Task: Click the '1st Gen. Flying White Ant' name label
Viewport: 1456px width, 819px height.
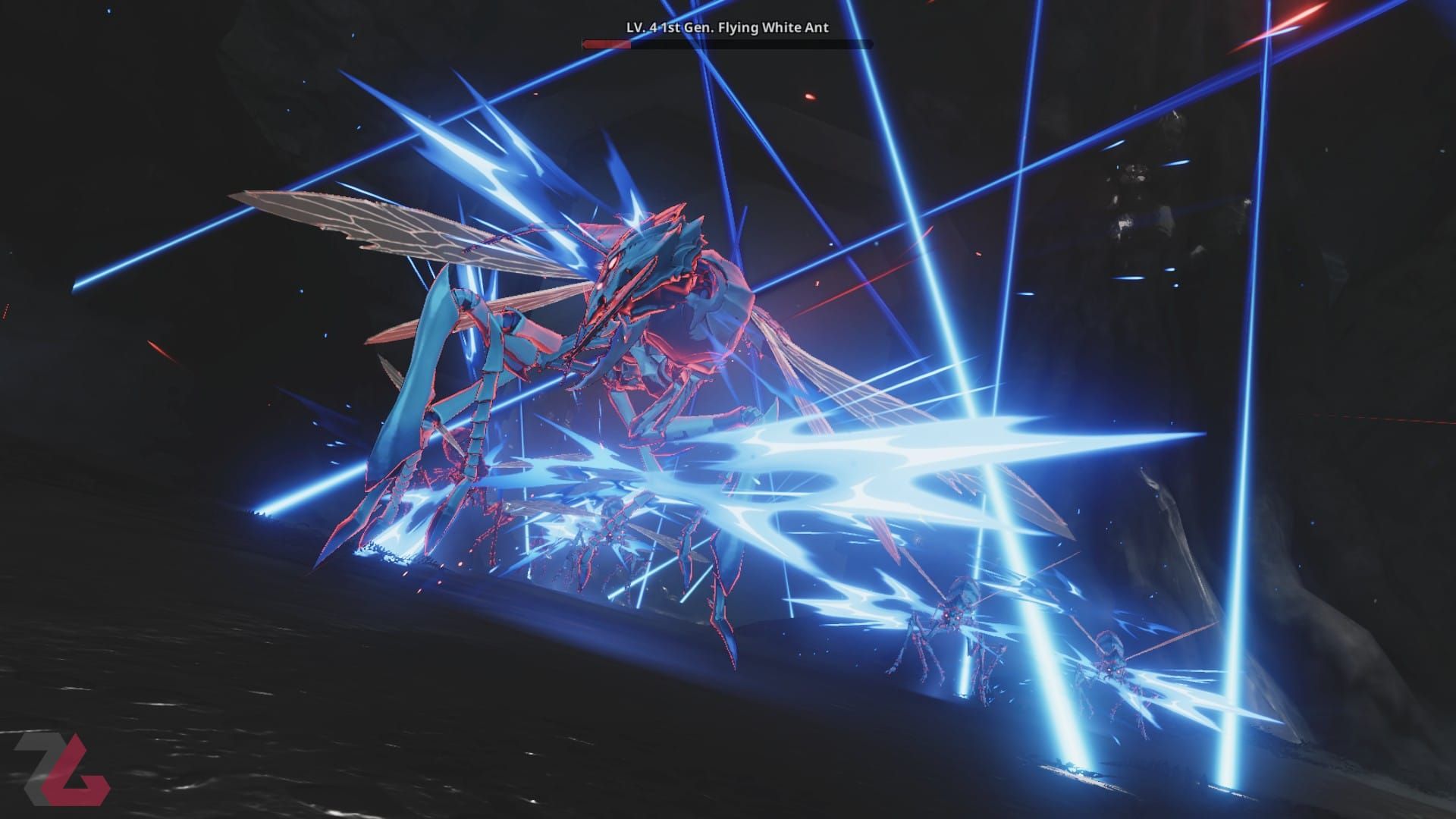Action: pyautogui.click(x=747, y=27)
